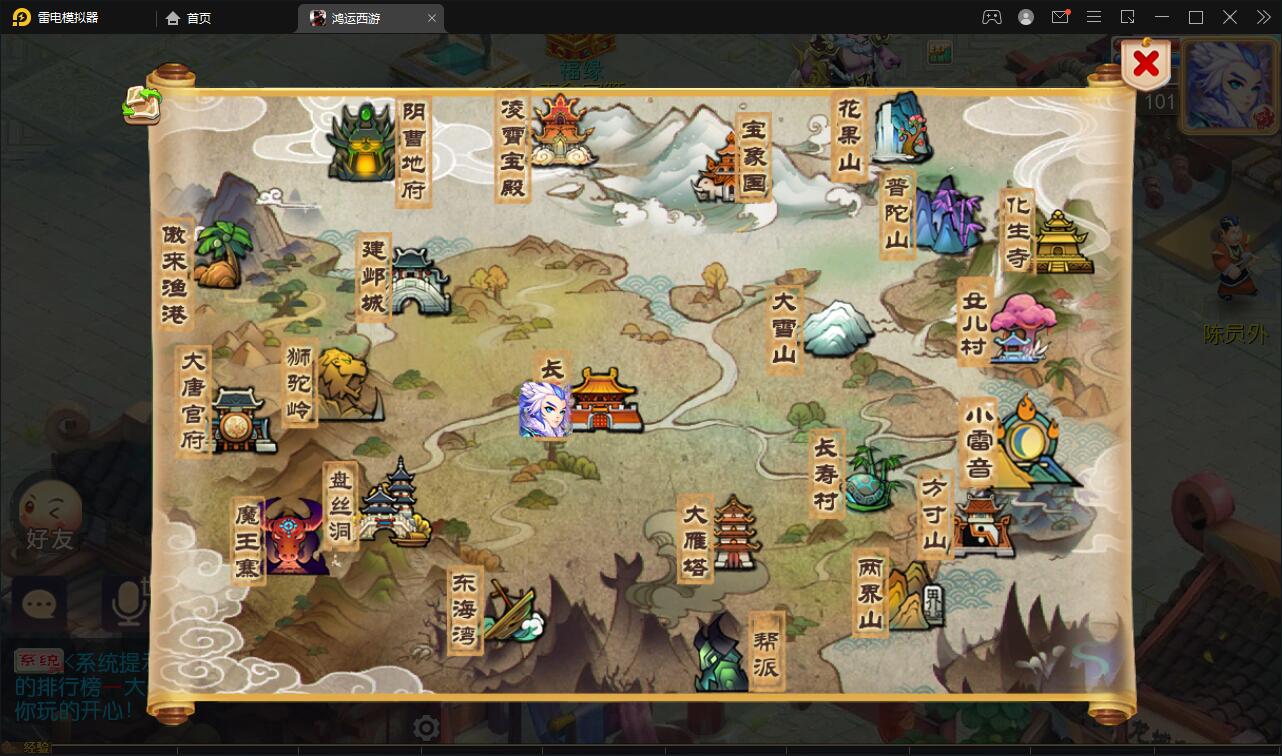Close the 鸿运西游 emulator tab
Viewport: 1282px width, 756px height.
432,18
